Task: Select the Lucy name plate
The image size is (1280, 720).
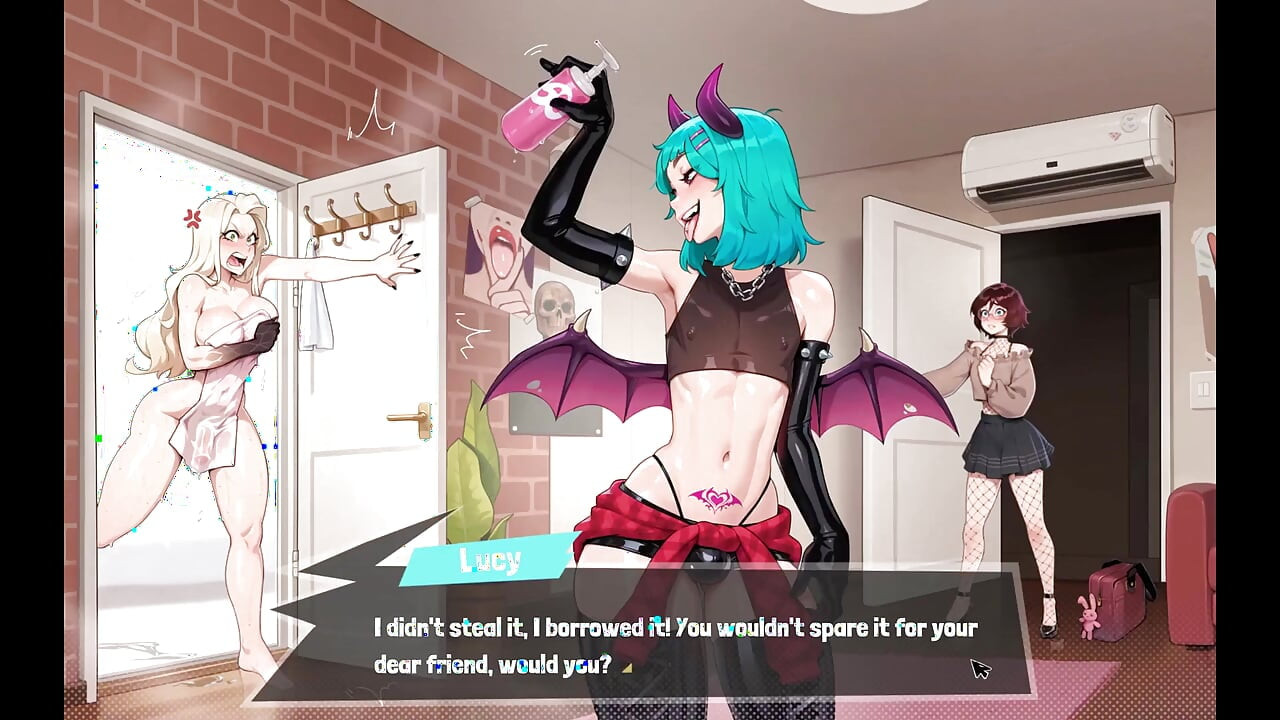Action: click(x=487, y=562)
